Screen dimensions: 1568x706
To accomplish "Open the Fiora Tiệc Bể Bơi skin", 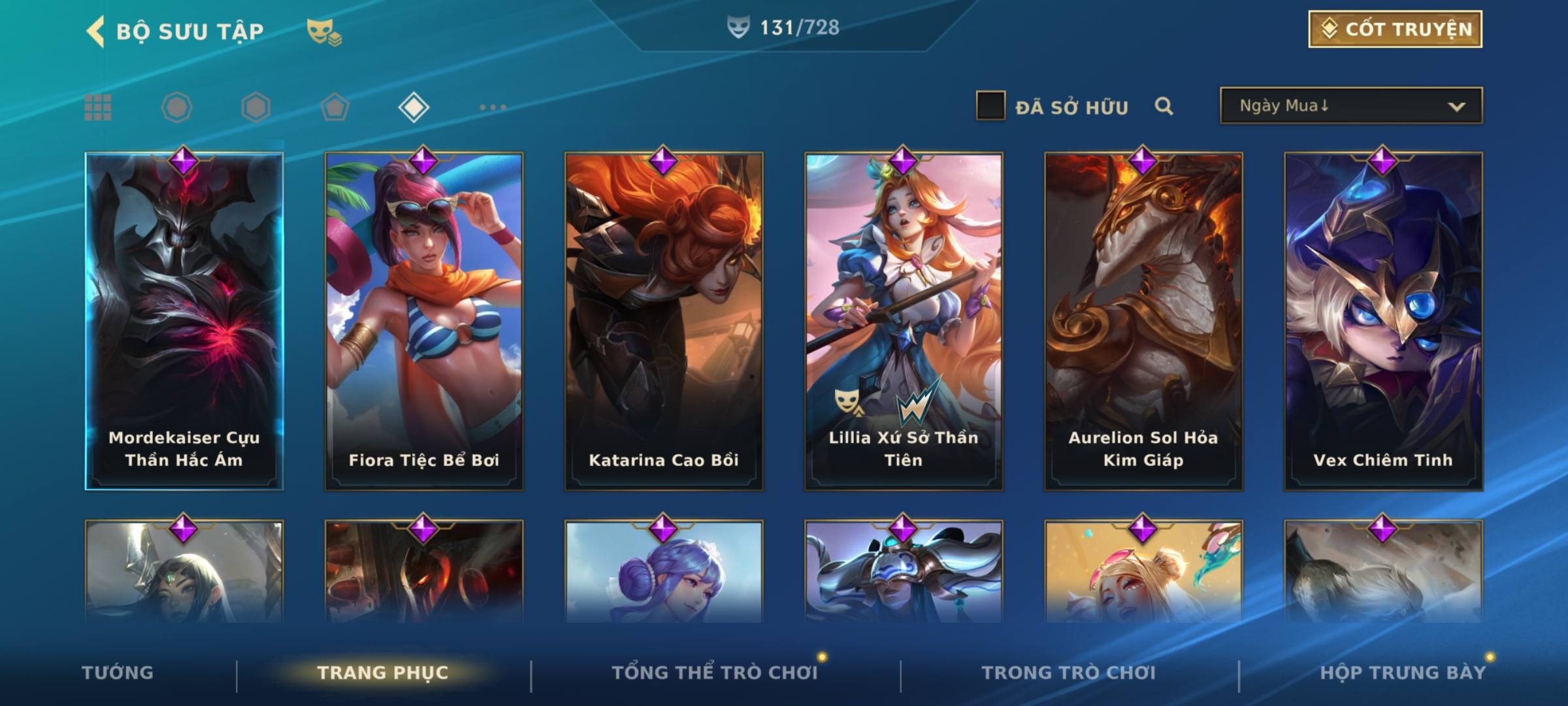I will (424, 320).
